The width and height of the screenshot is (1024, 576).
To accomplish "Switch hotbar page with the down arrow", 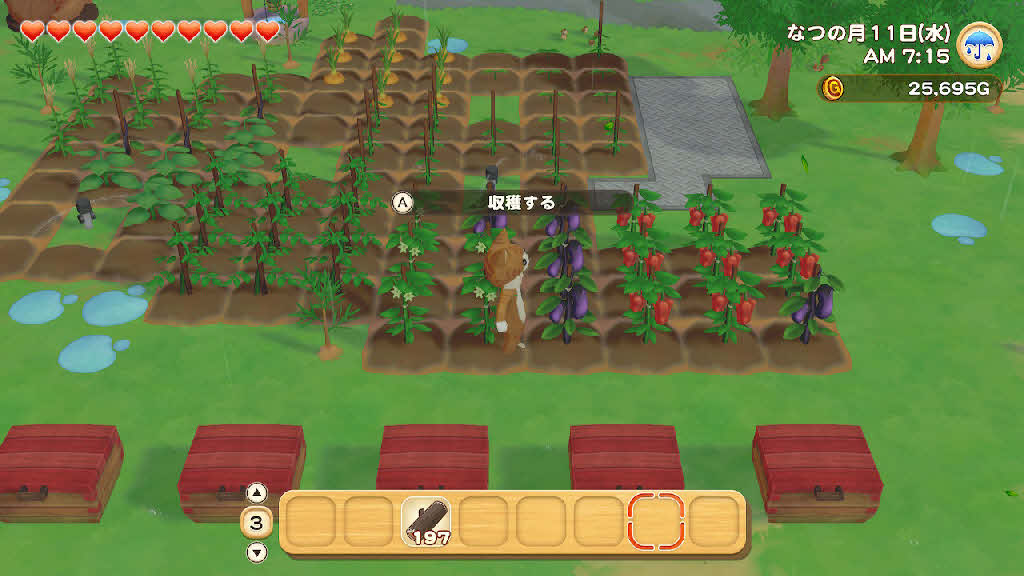I will [257, 552].
